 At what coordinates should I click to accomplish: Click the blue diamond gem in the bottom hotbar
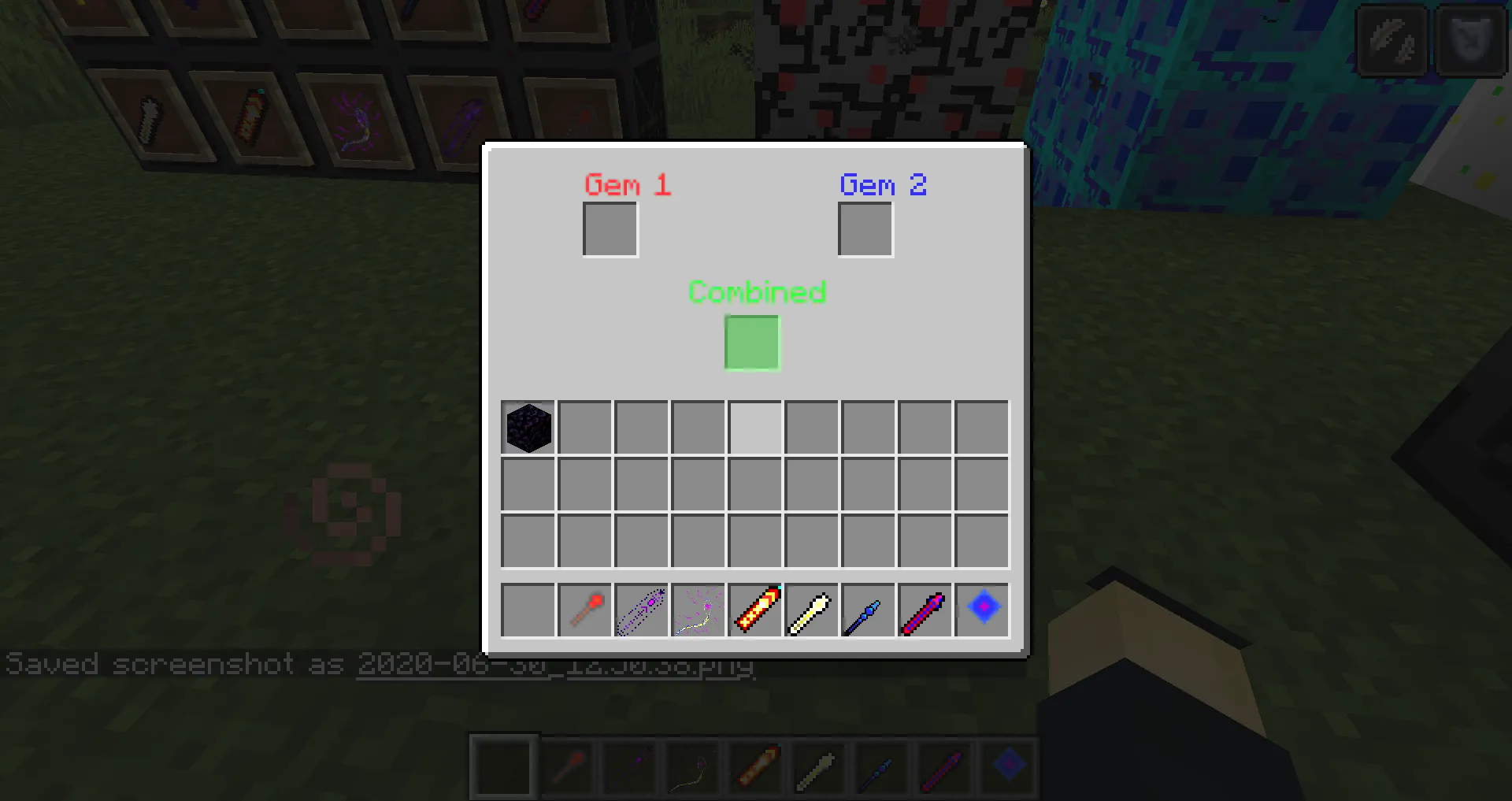pyautogui.click(x=1008, y=765)
